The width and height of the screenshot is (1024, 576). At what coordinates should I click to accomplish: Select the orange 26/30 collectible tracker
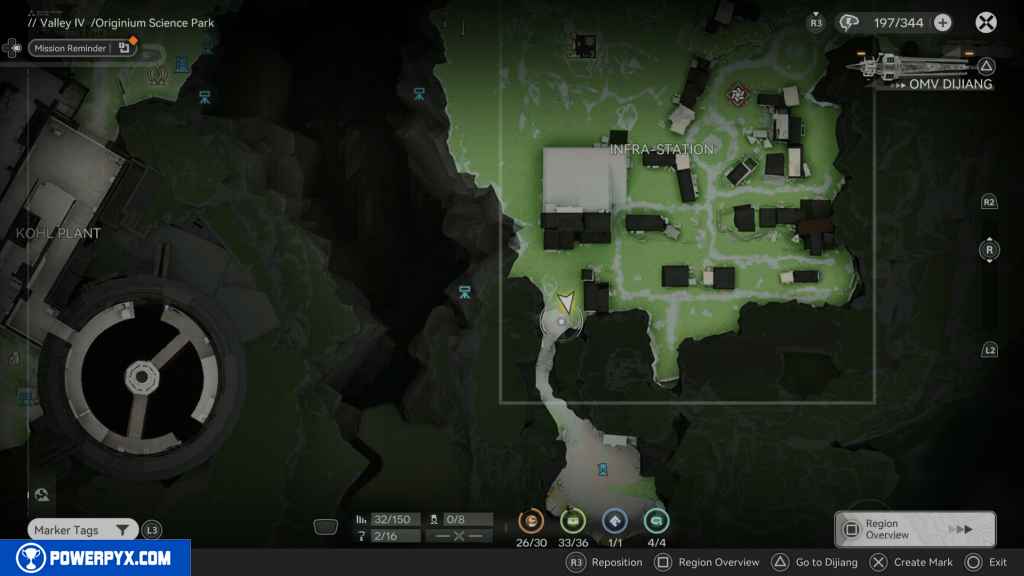(x=531, y=521)
